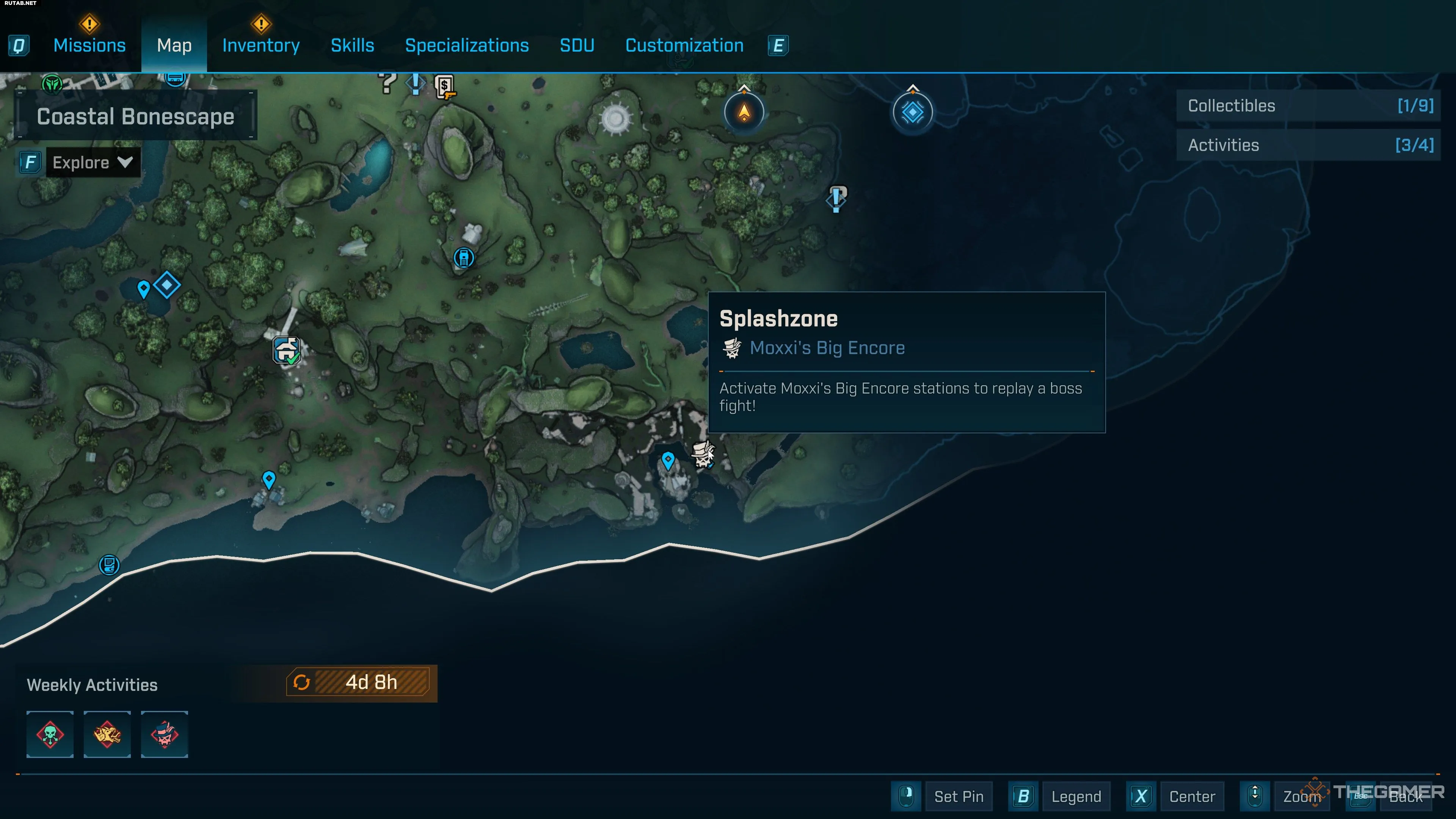This screenshot has width=1456, height=819.
Task: Switch to the Inventory tab
Action: coord(260,45)
